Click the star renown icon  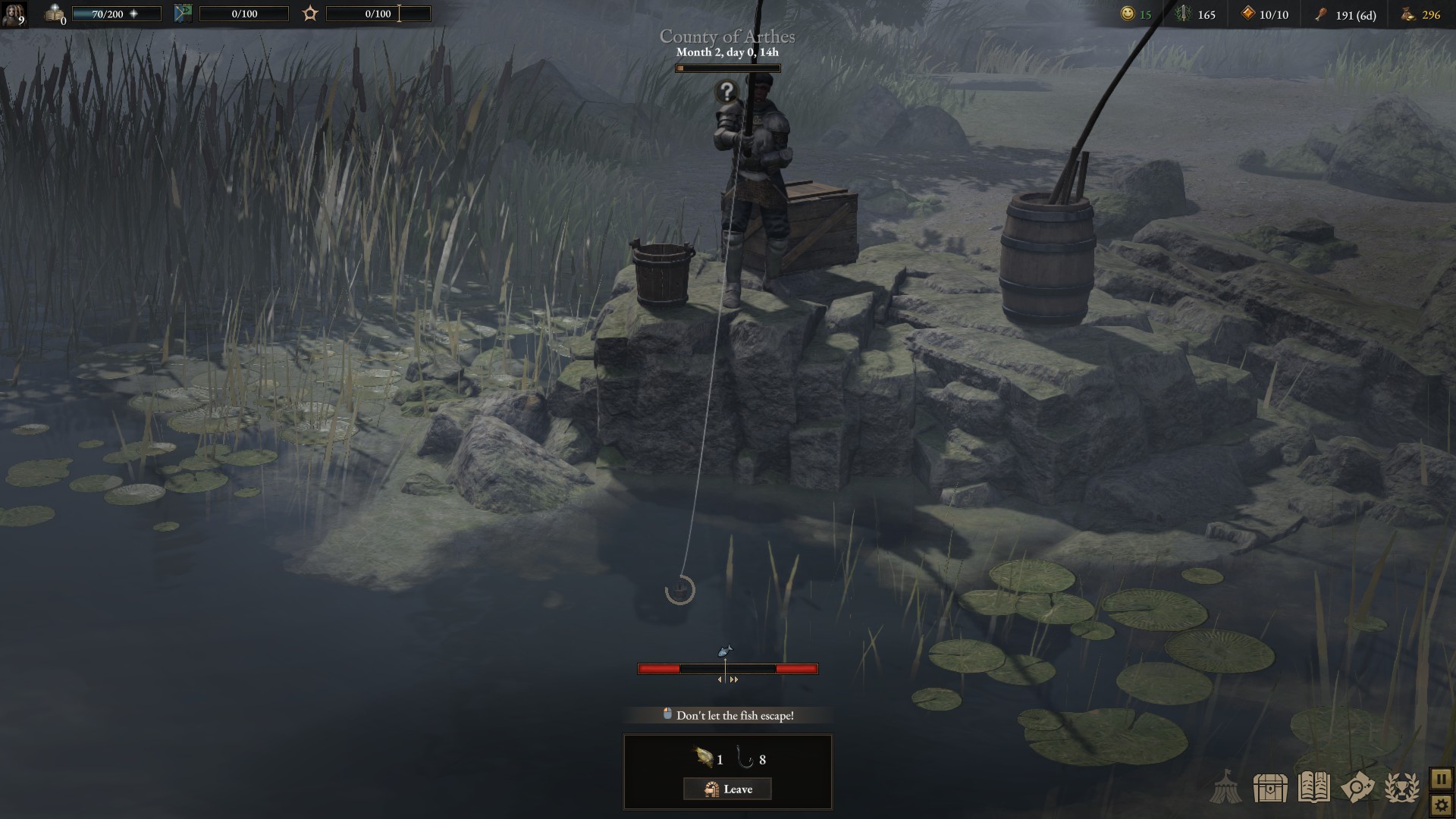click(x=310, y=14)
